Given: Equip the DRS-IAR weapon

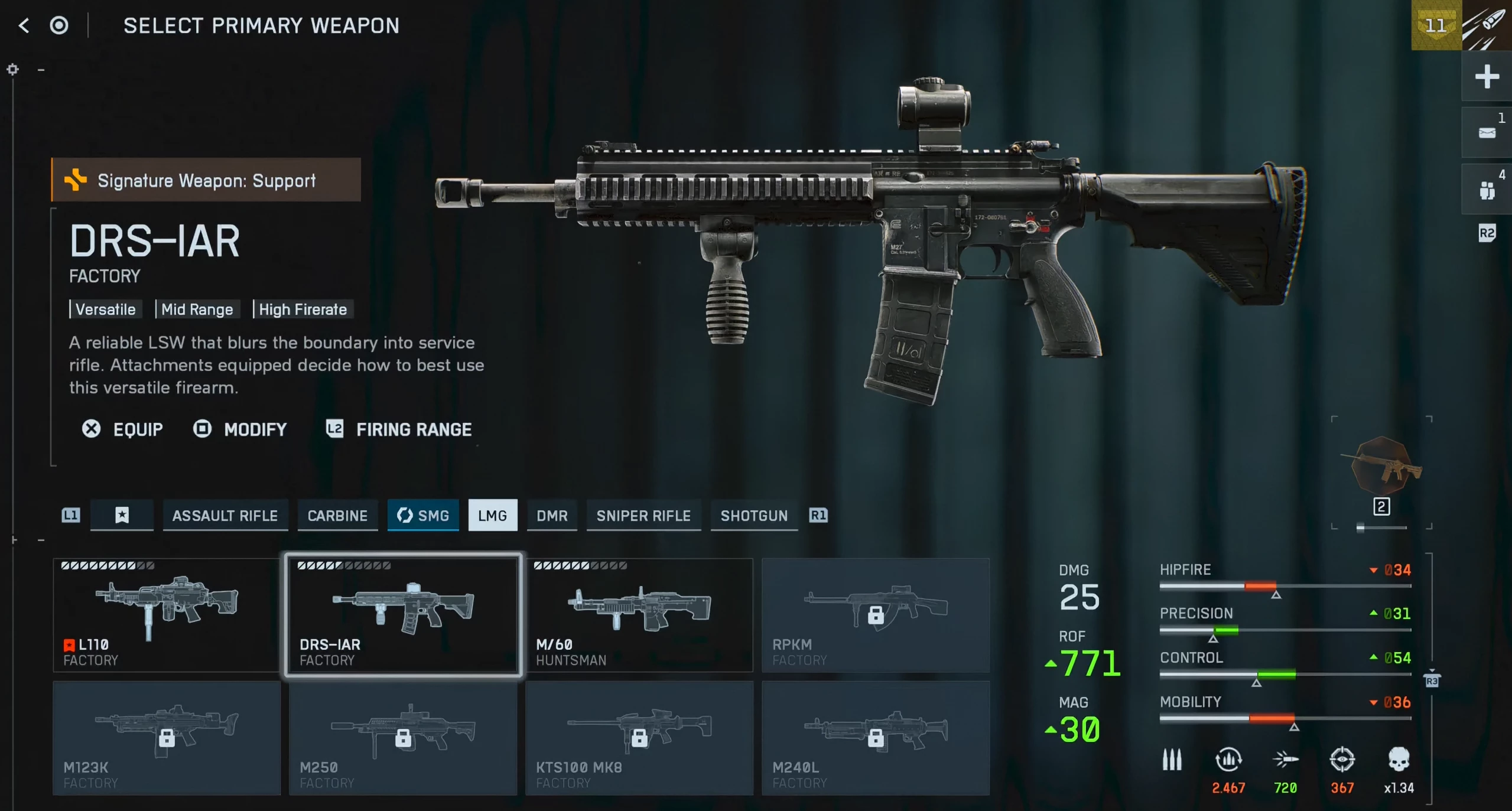Looking at the screenshot, I should pos(123,429).
